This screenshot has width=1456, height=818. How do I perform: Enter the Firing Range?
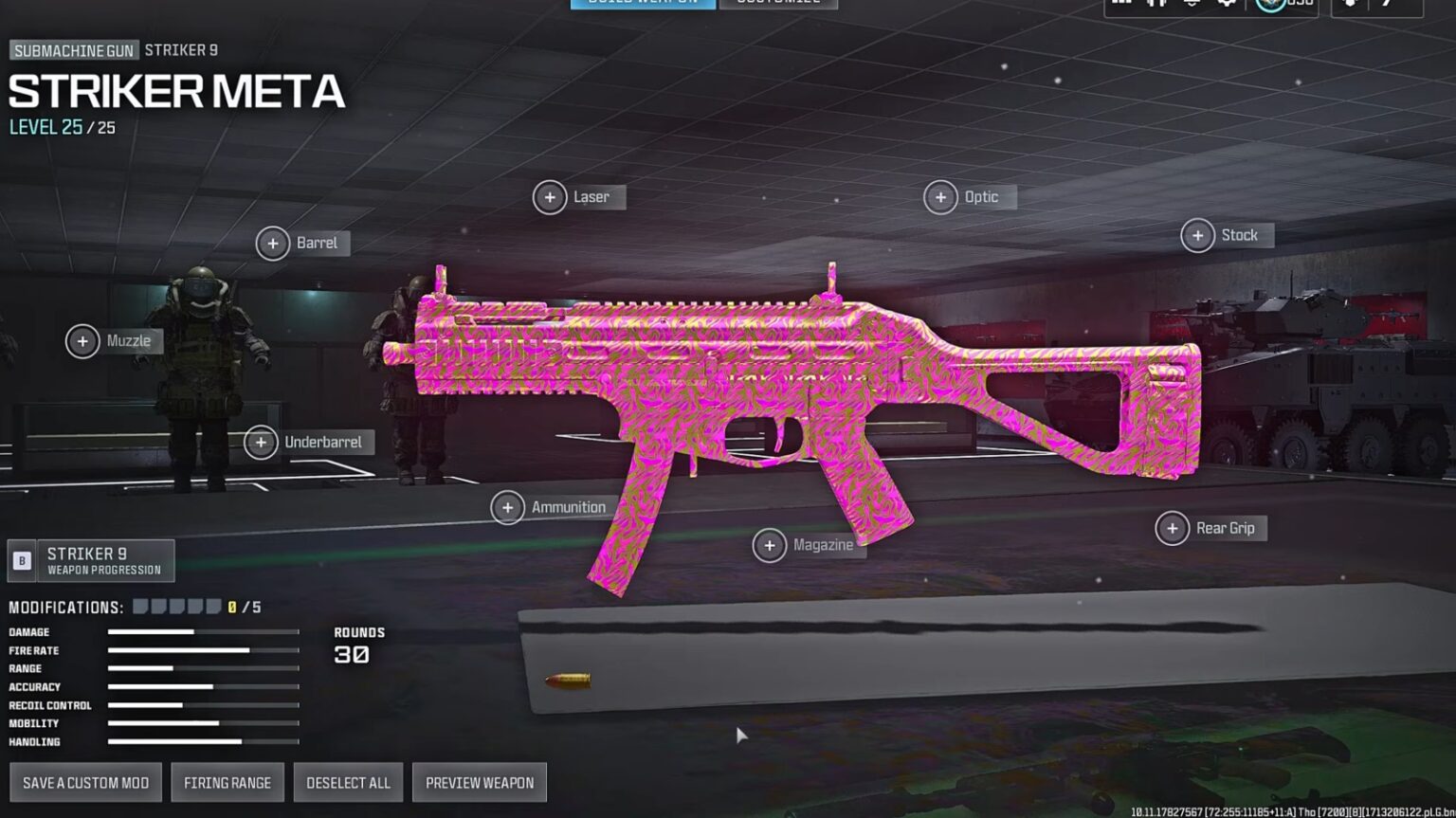(227, 782)
